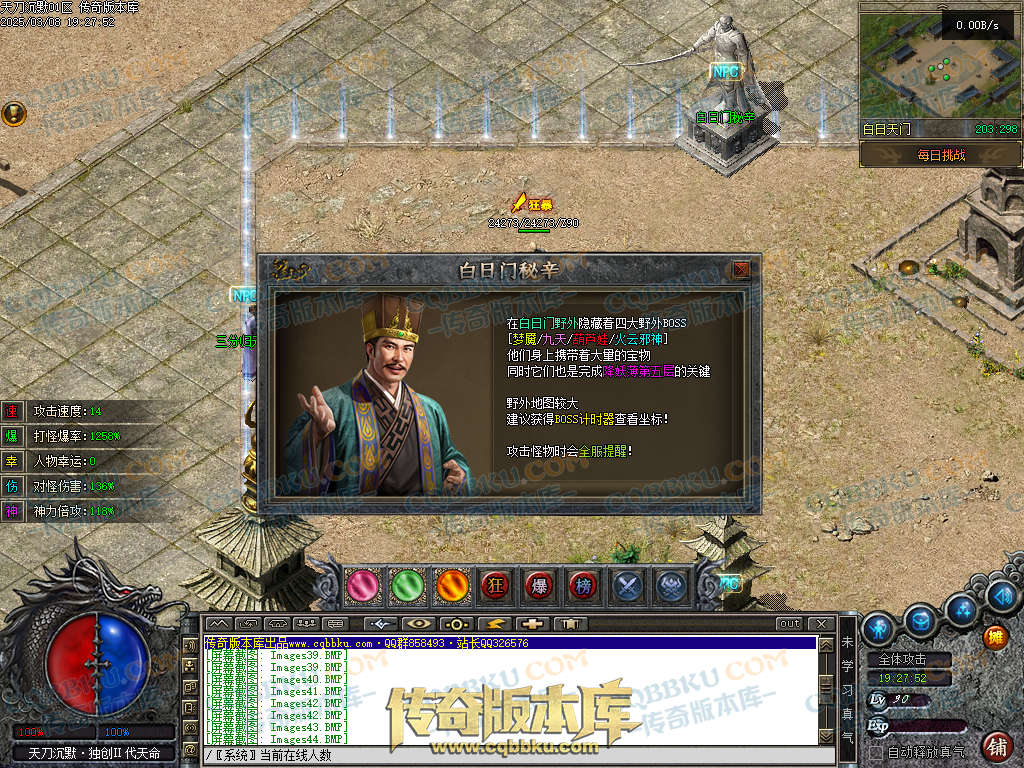Viewport: 1024px width, 768px height.
Task: Select the crossed swords hotbar icon
Action: [627, 586]
